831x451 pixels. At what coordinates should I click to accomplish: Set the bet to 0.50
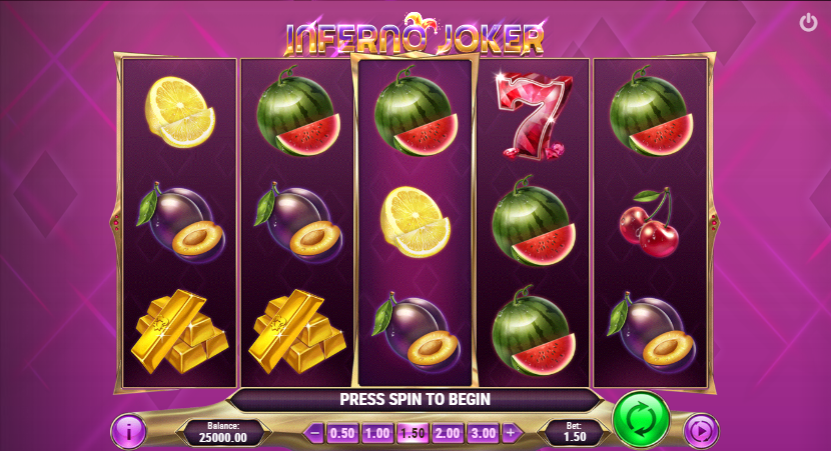[342, 433]
